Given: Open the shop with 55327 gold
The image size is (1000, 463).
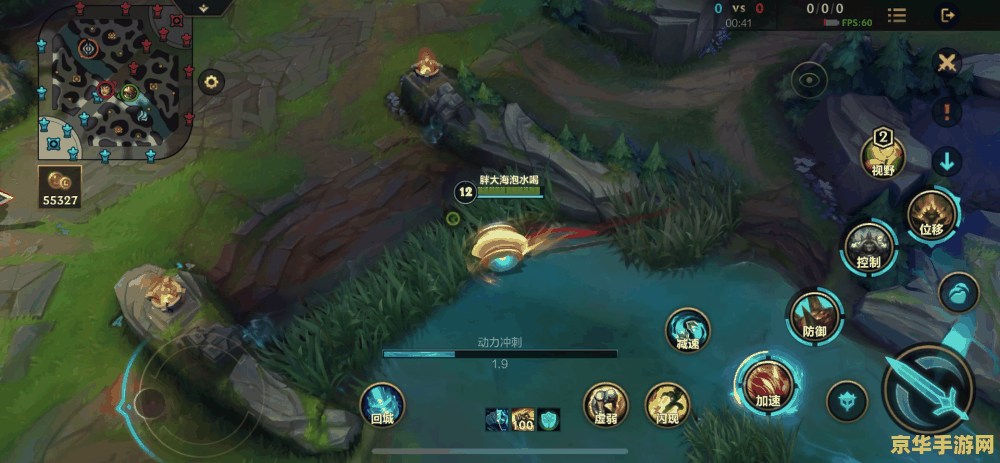Looking at the screenshot, I should [x=60, y=186].
